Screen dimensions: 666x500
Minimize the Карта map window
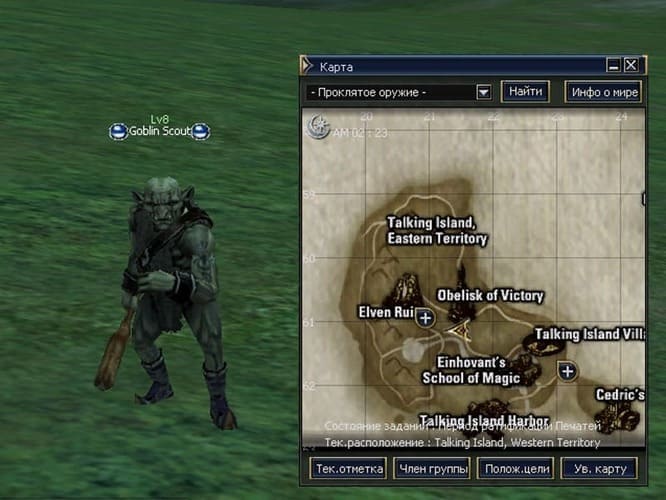613,66
